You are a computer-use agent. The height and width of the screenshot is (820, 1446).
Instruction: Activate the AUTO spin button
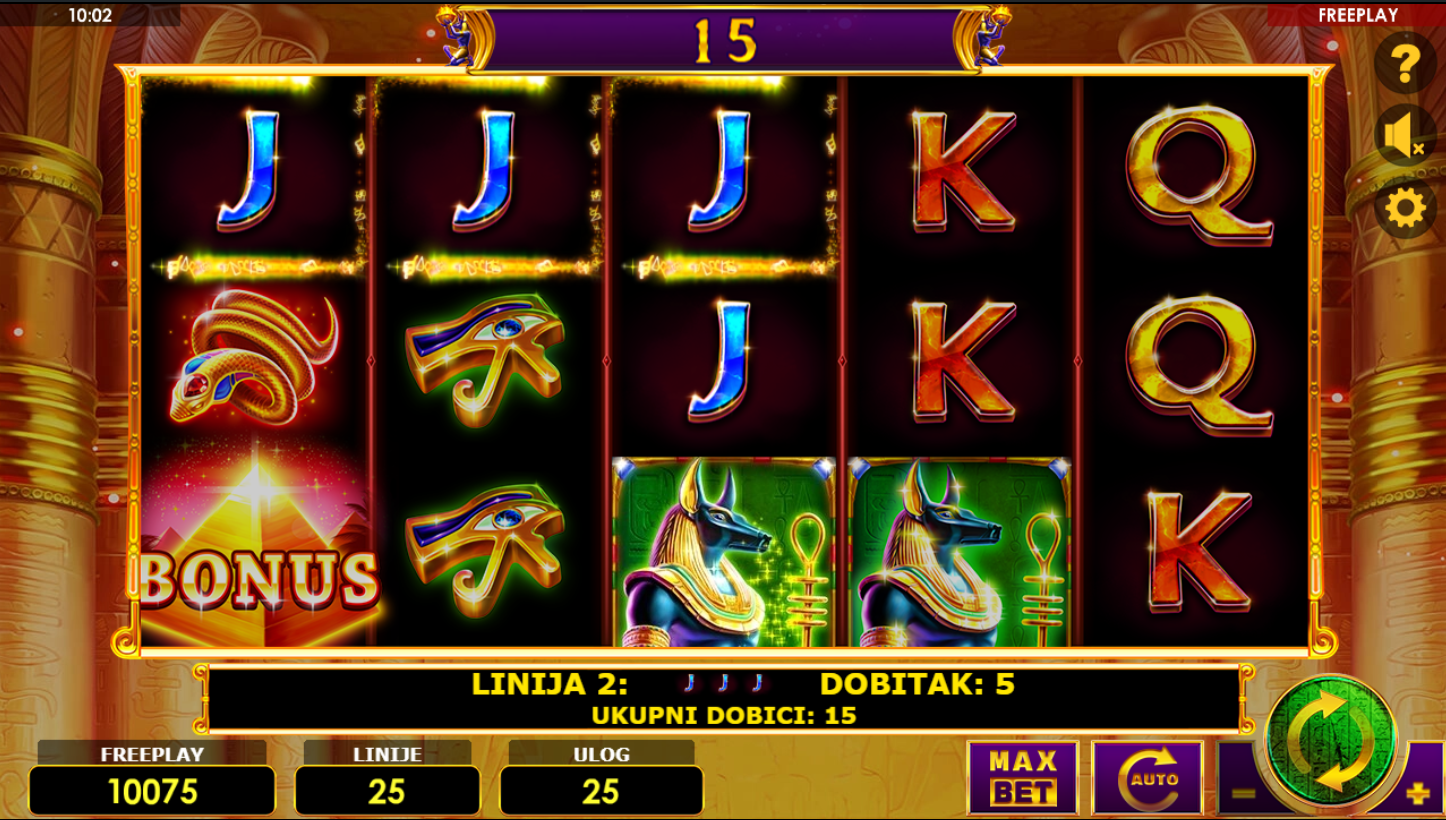[x=1147, y=778]
